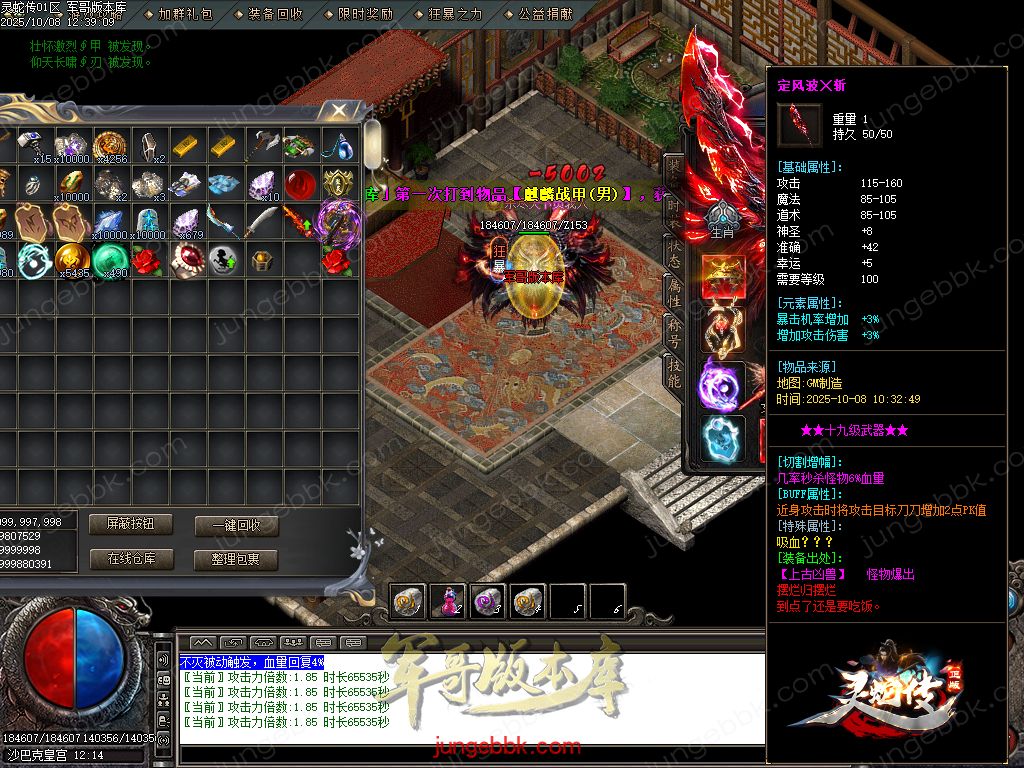Open the 在线仓库 online warehouse
Screen dimensions: 1024x768
pos(130,559)
